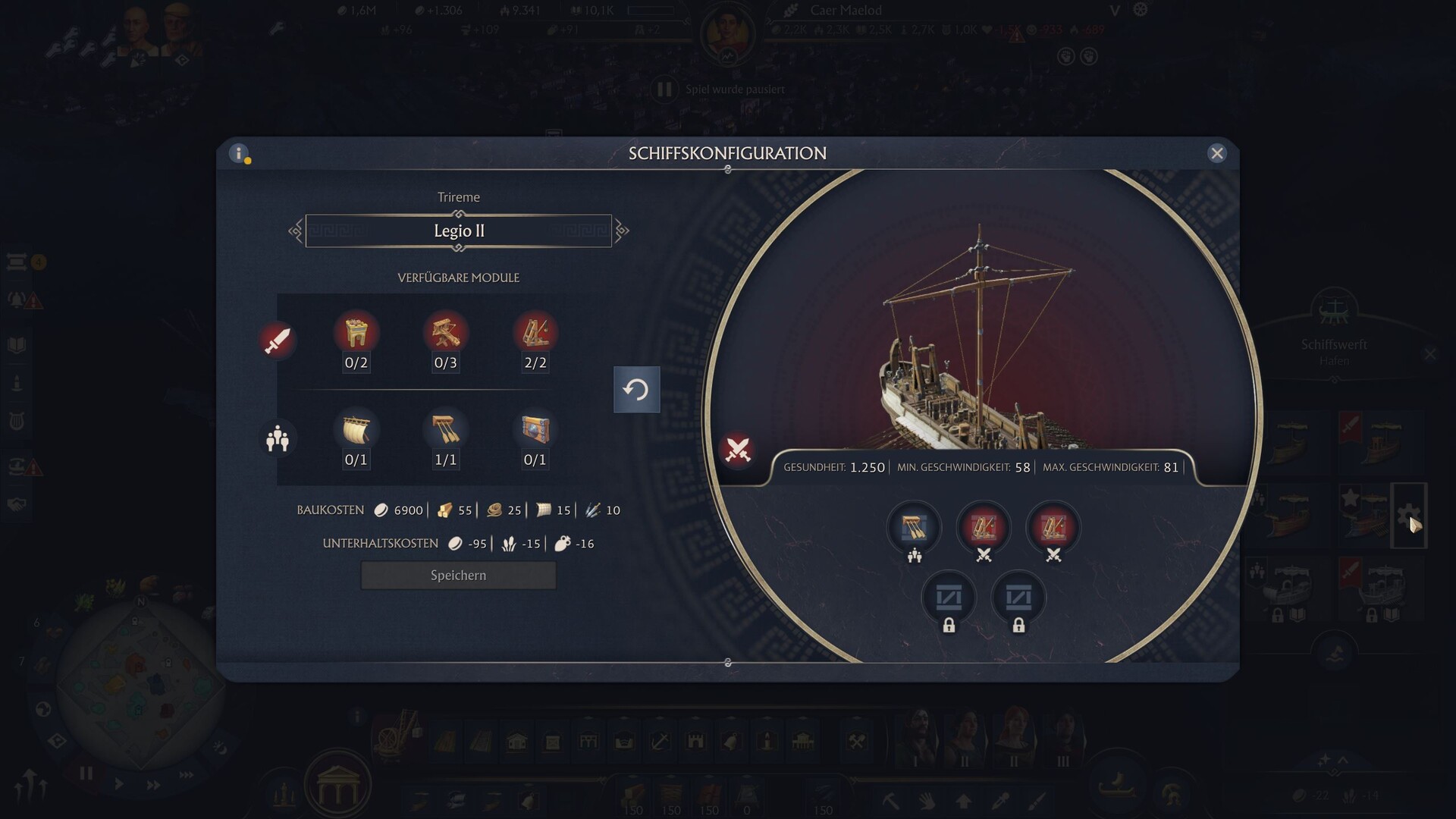Click the crossed swords badge beside ship preview
1456x819 pixels.
(737, 450)
